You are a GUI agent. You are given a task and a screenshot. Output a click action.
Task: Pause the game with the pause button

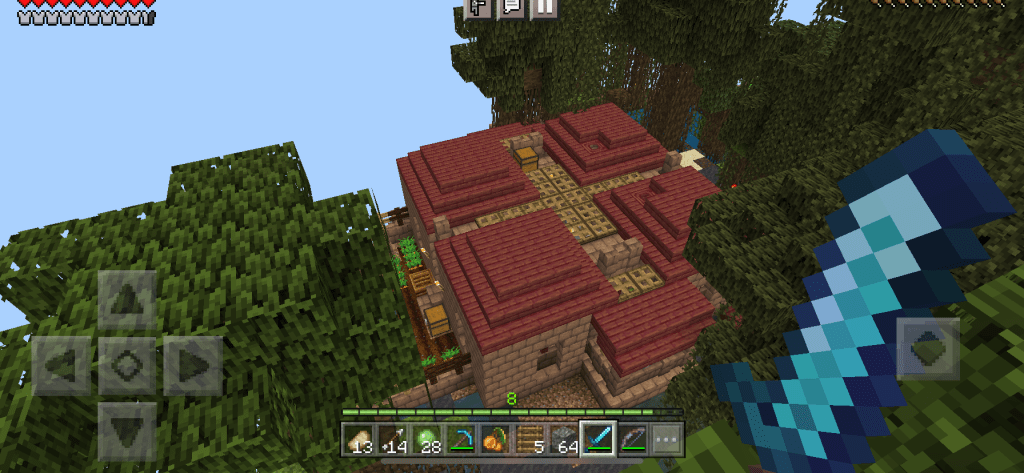[x=543, y=8]
